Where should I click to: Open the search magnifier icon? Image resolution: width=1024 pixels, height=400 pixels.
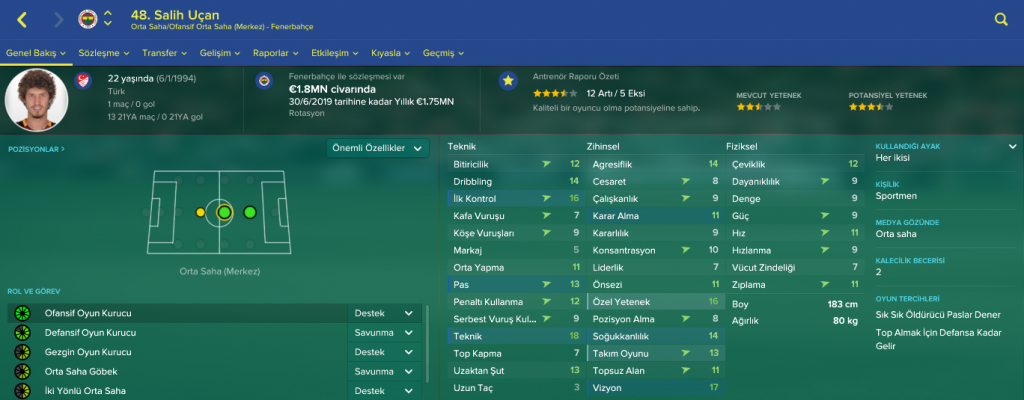[1001, 19]
